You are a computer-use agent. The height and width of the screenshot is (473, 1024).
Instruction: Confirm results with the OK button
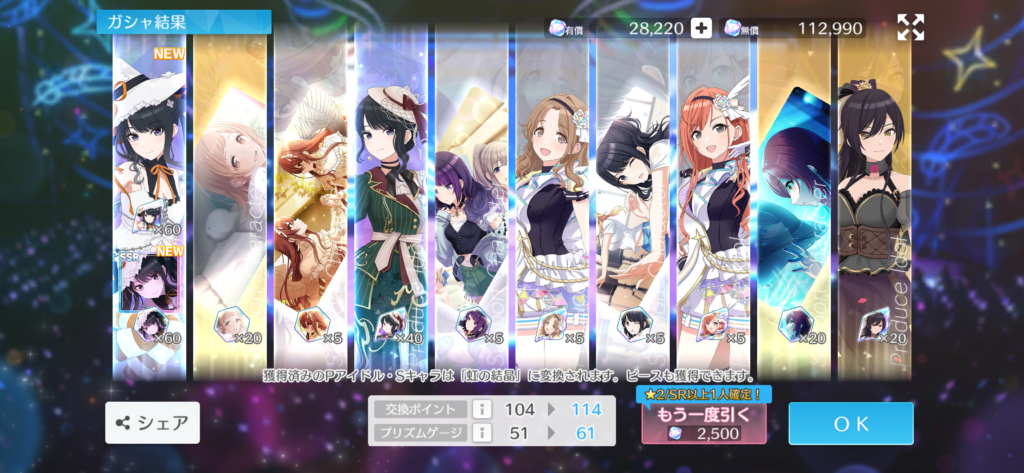pyautogui.click(x=850, y=423)
